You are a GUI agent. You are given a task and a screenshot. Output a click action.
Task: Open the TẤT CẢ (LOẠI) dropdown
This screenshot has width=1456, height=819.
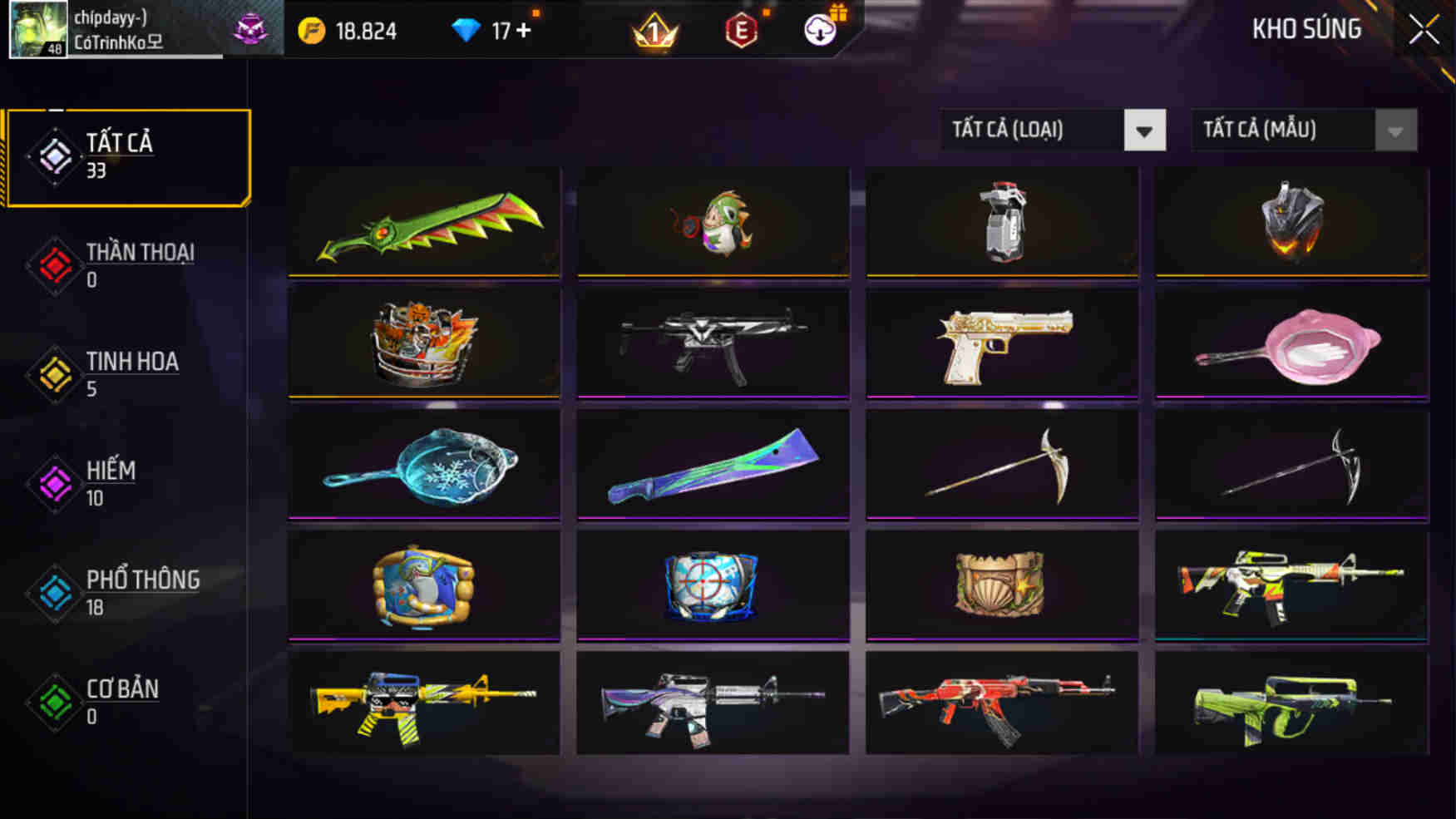[1052, 130]
